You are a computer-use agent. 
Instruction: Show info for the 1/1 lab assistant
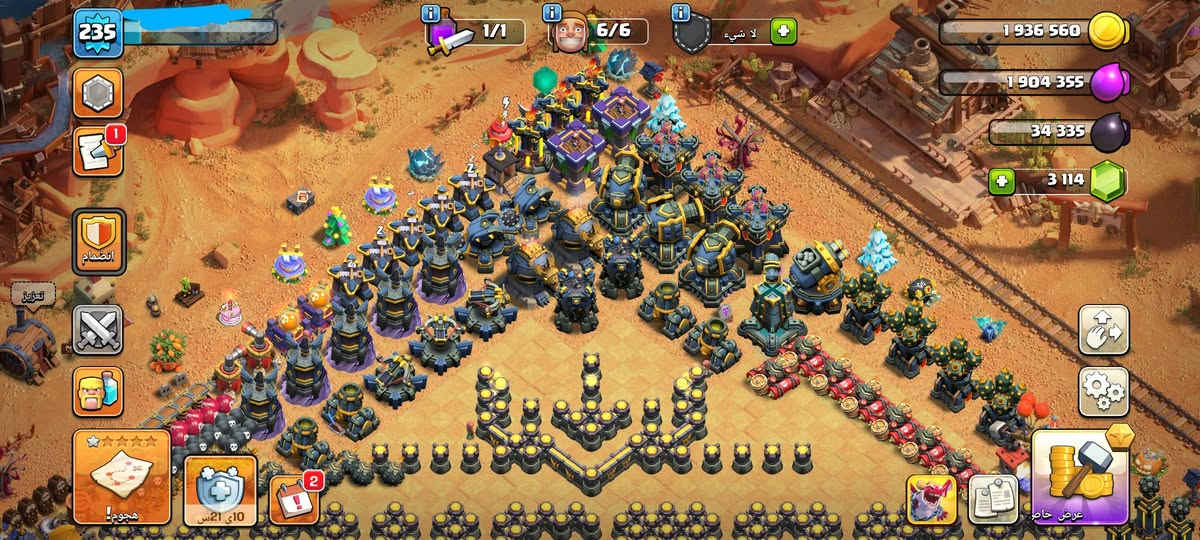431,13
